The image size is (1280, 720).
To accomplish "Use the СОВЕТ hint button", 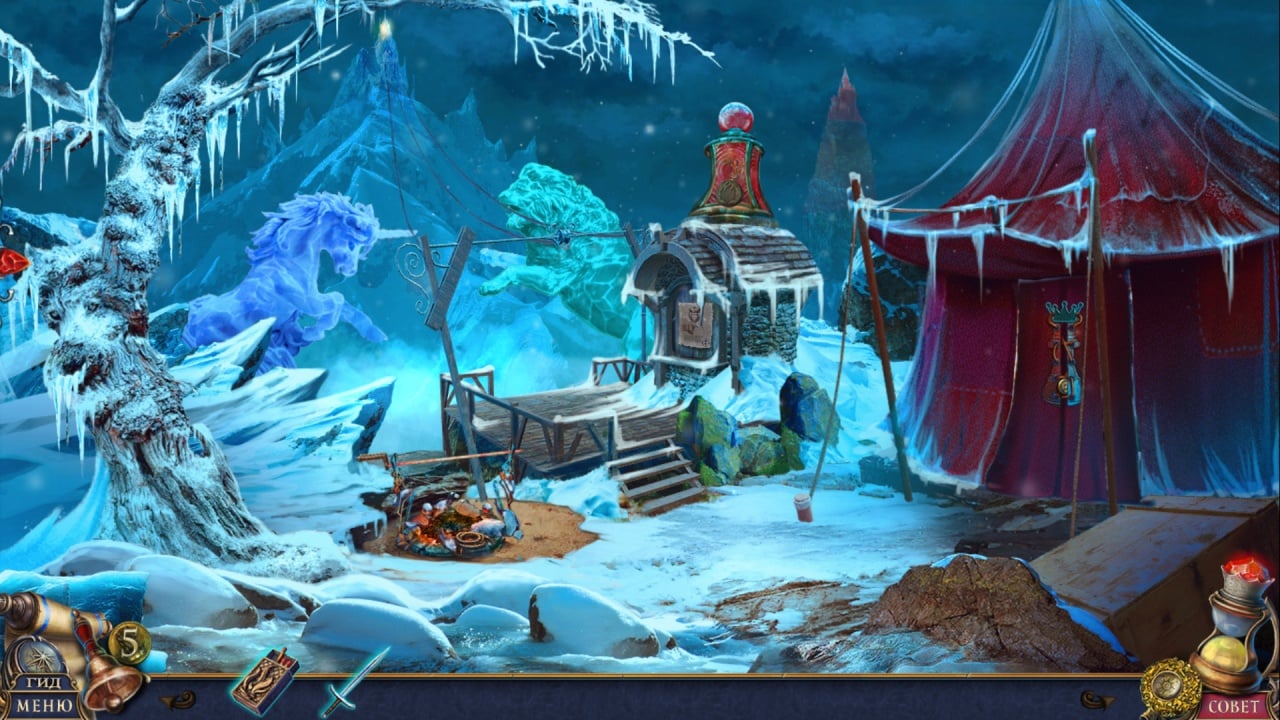I will pyautogui.click(x=1236, y=706).
